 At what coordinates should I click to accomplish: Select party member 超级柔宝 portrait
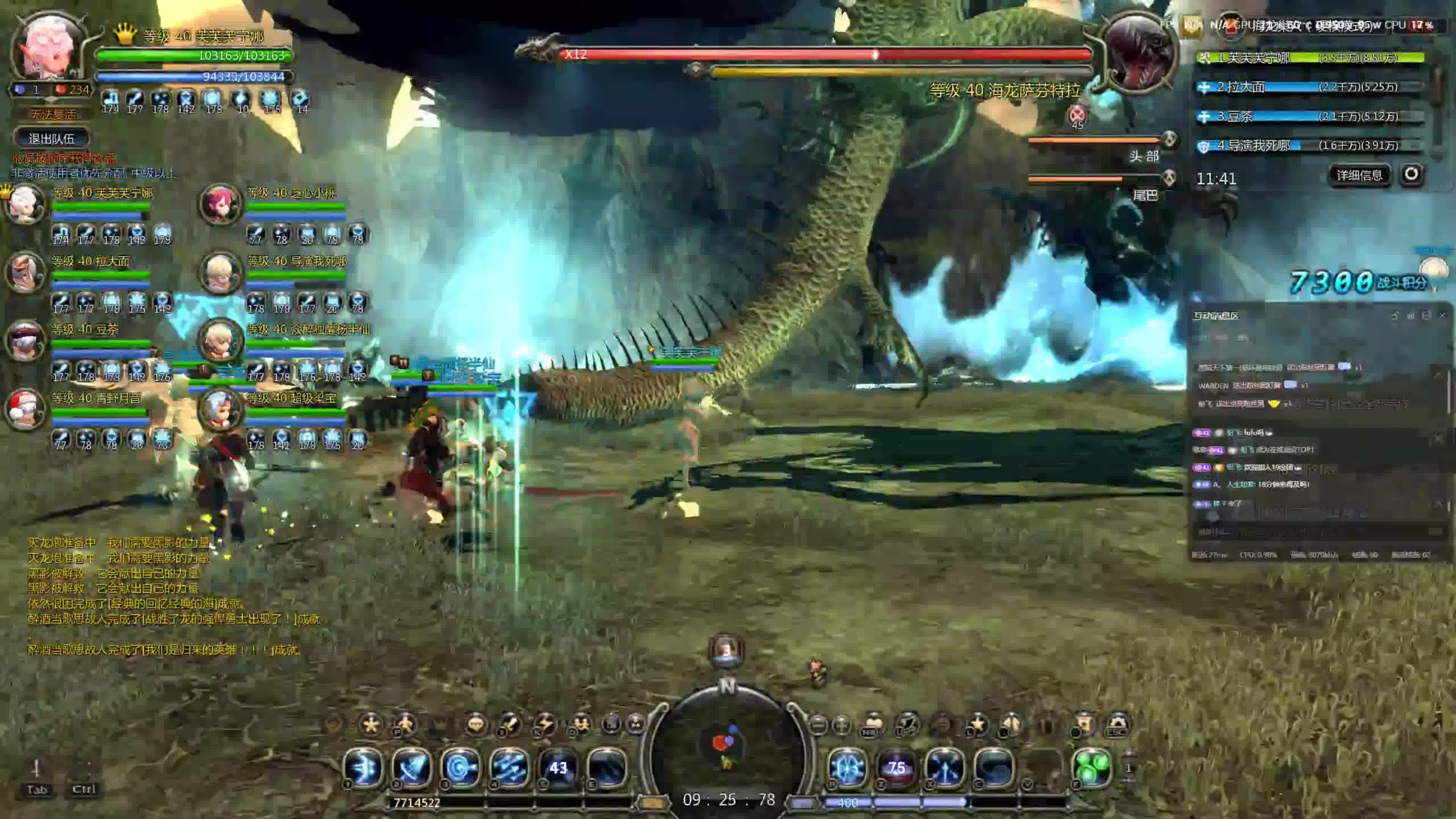220,409
